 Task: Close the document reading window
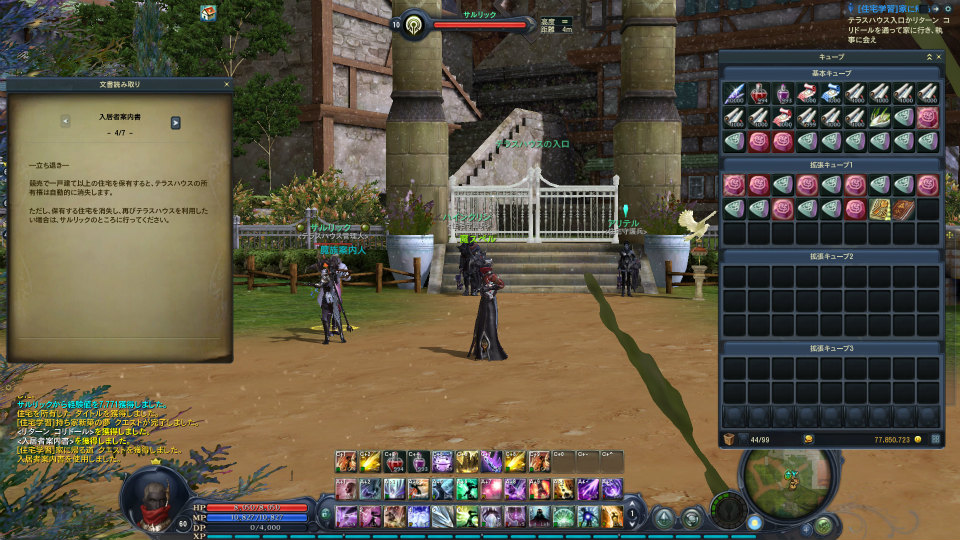tap(228, 85)
